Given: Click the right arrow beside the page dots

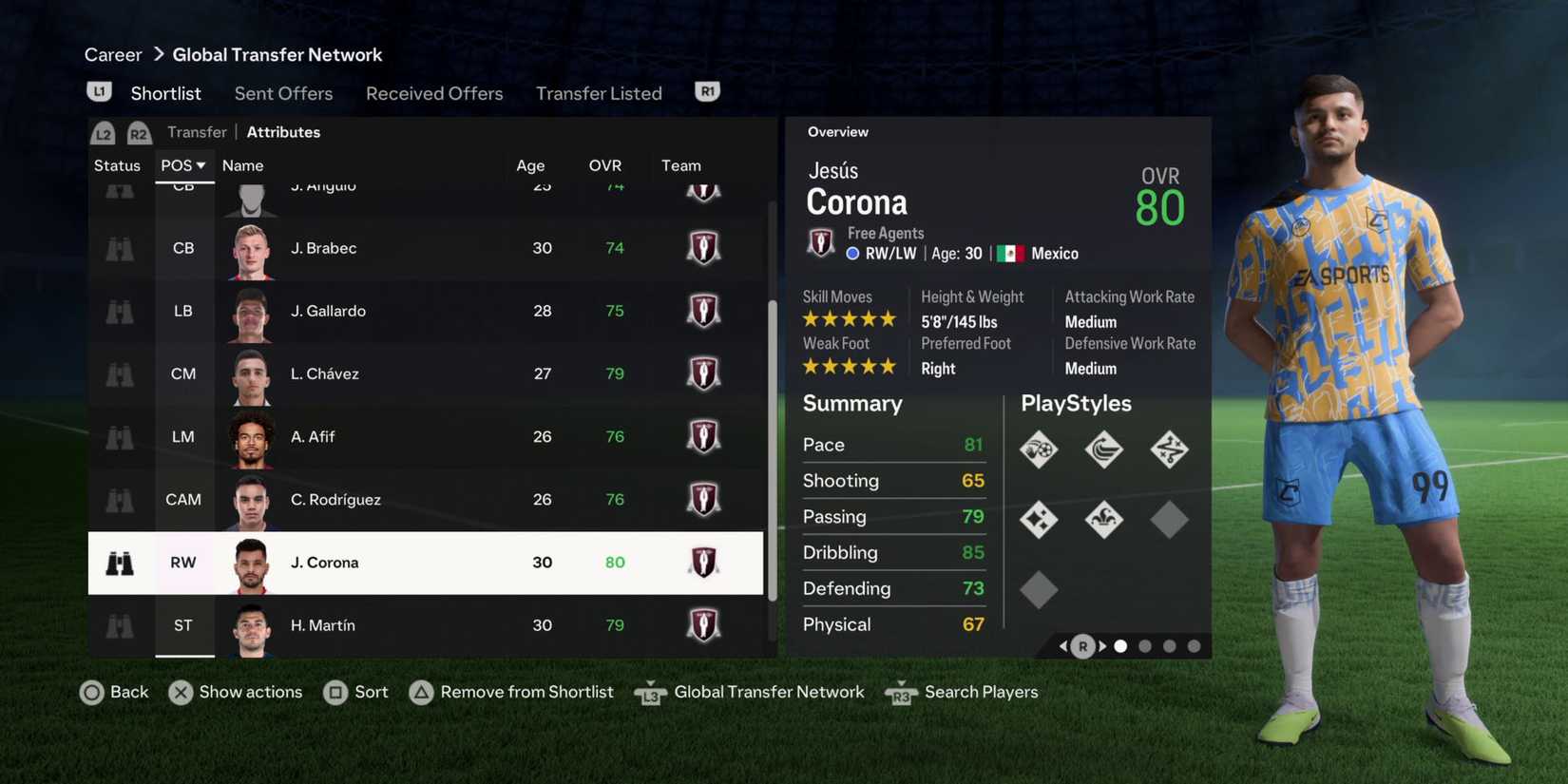Looking at the screenshot, I should point(1102,645).
